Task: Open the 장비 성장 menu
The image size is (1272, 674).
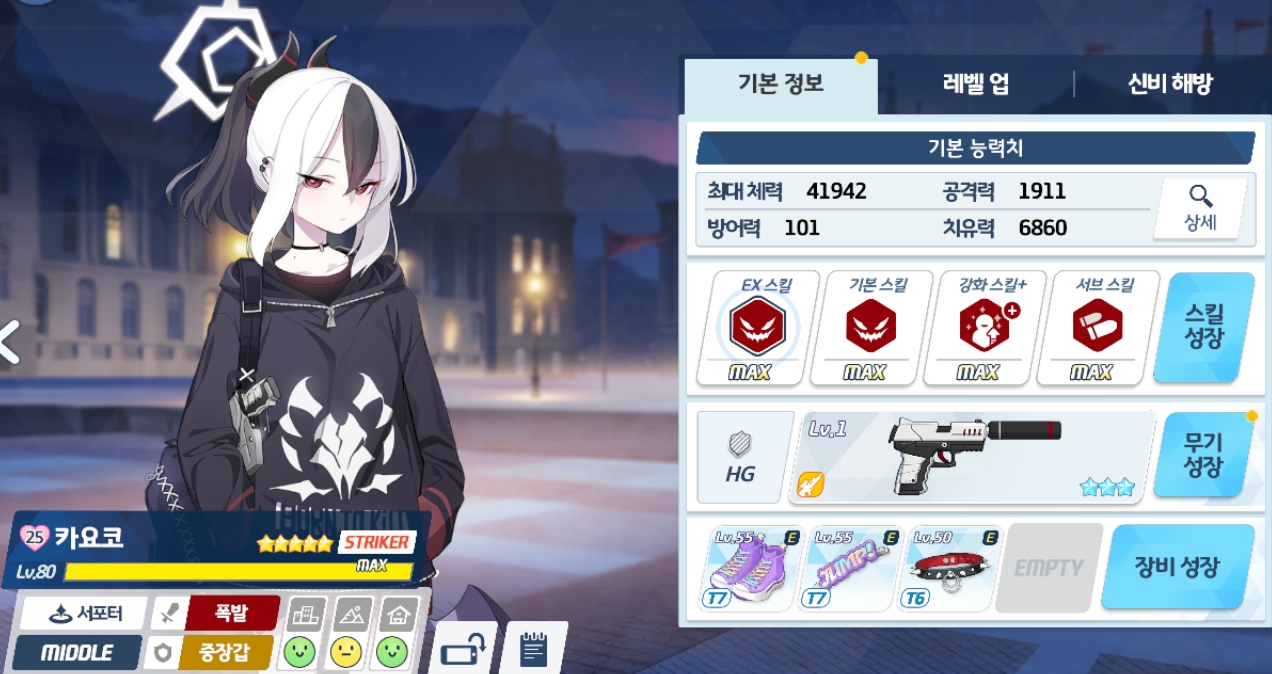Action: (x=1177, y=568)
